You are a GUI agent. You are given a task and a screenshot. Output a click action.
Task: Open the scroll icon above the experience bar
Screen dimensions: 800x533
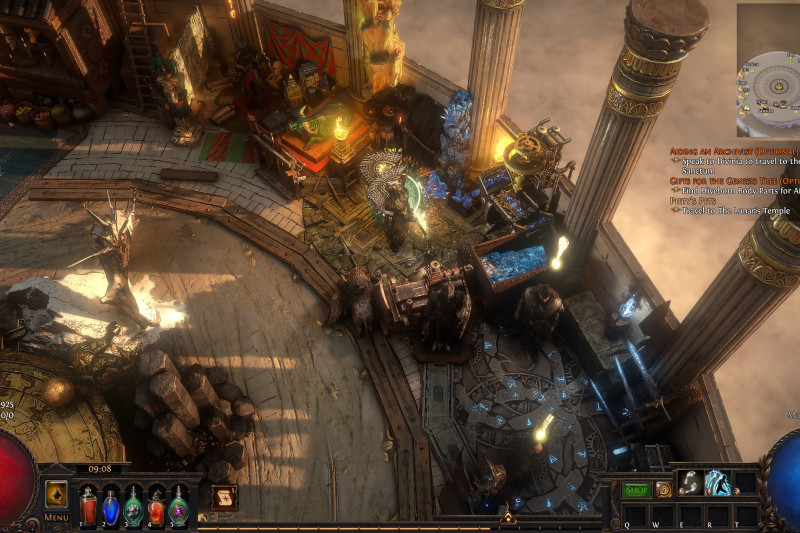[x=224, y=496]
